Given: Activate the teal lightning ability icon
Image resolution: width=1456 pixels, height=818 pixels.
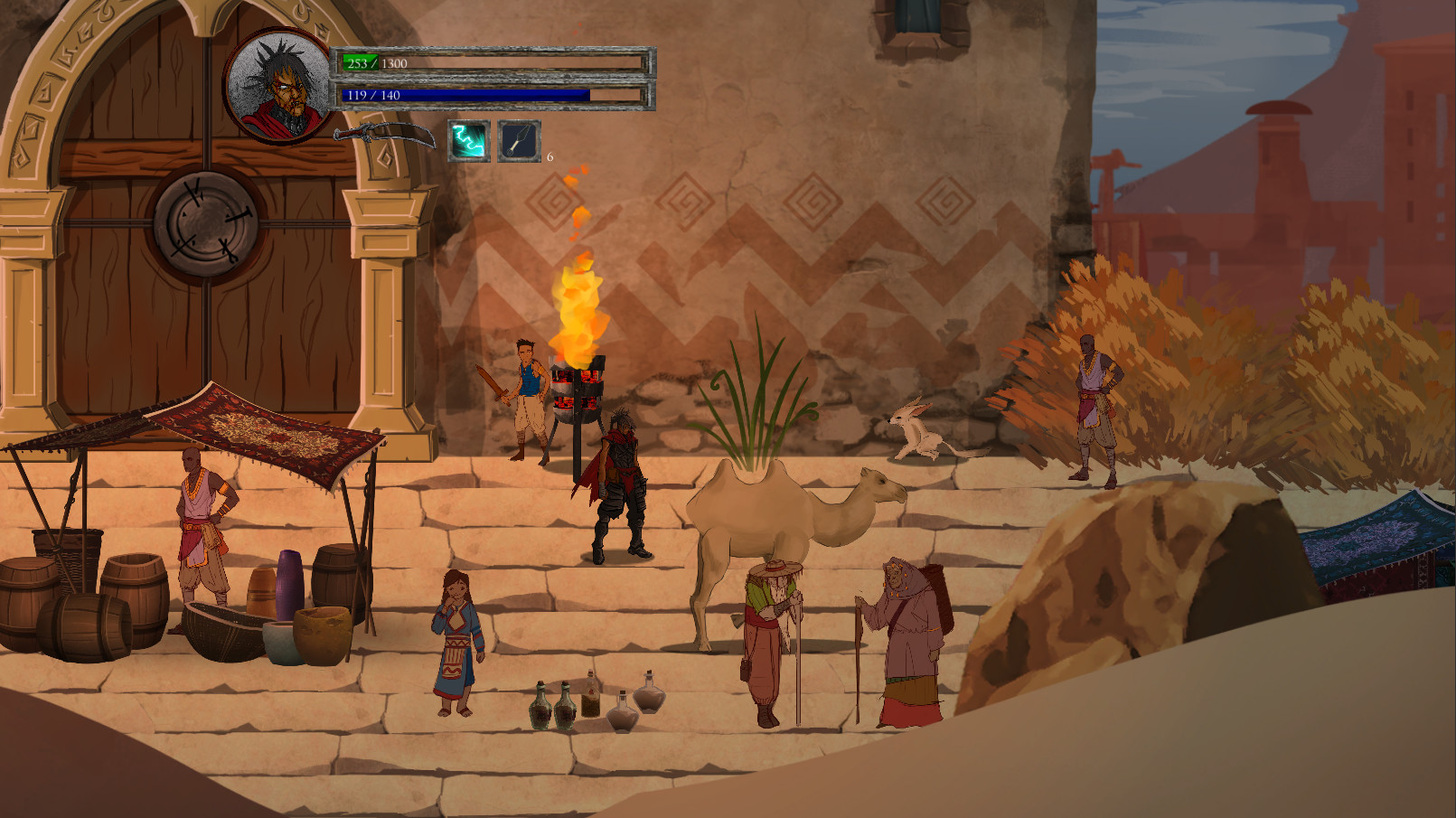Looking at the screenshot, I should coord(469,141).
